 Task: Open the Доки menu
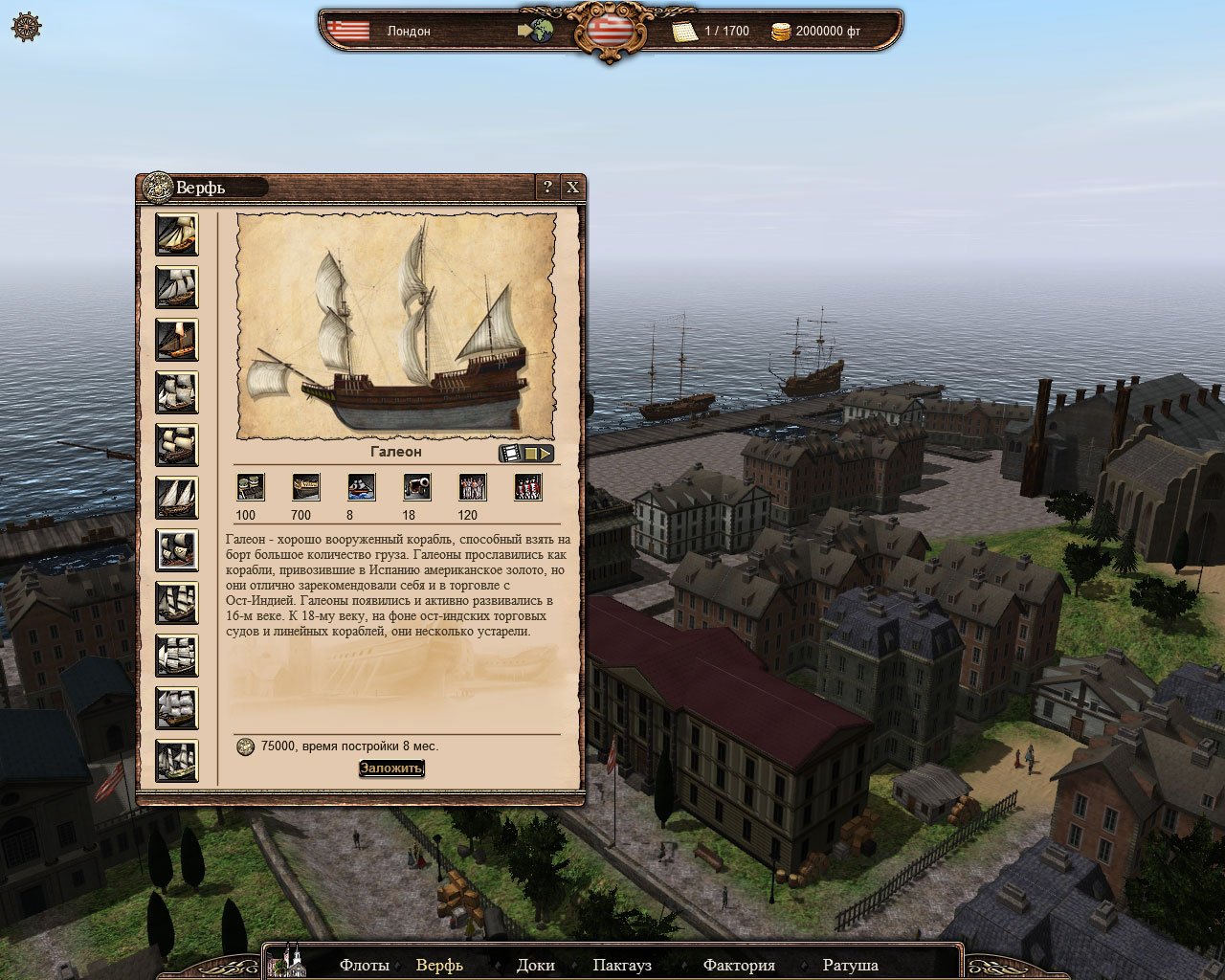click(535, 965)
